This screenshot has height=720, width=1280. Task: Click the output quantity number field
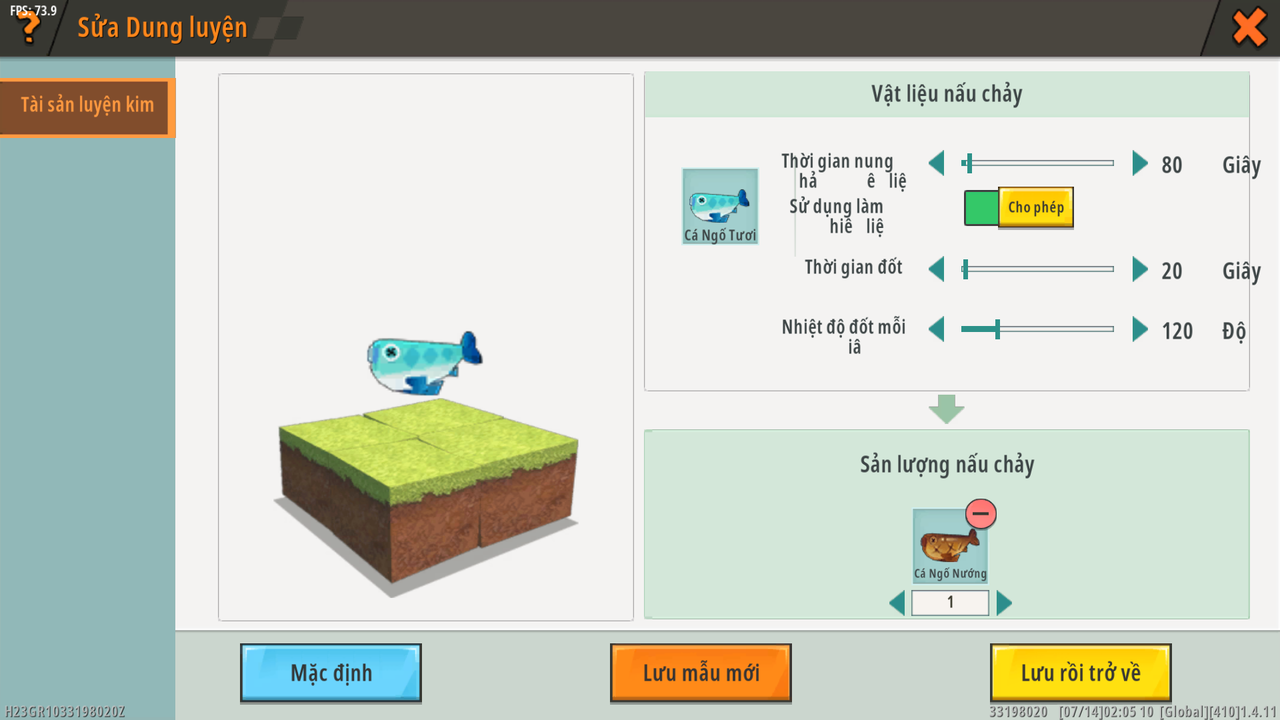coord(950,603)
